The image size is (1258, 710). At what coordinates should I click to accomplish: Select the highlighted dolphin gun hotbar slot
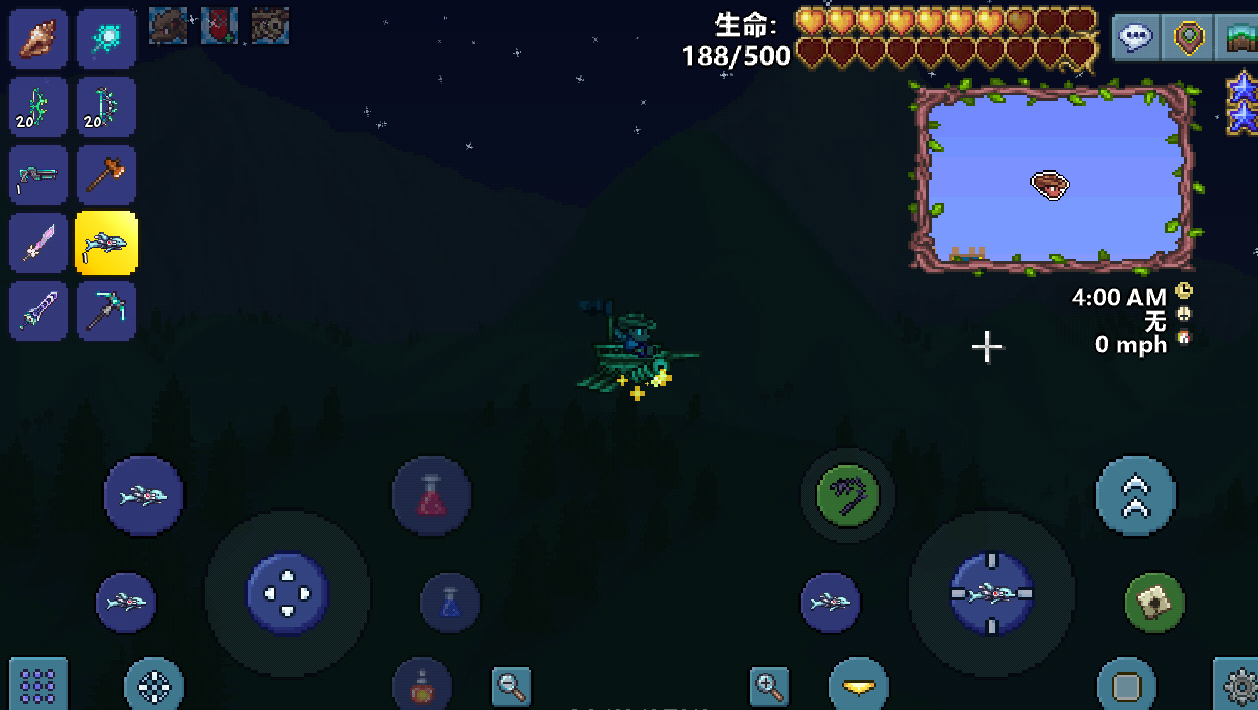[x=107, y=243]
